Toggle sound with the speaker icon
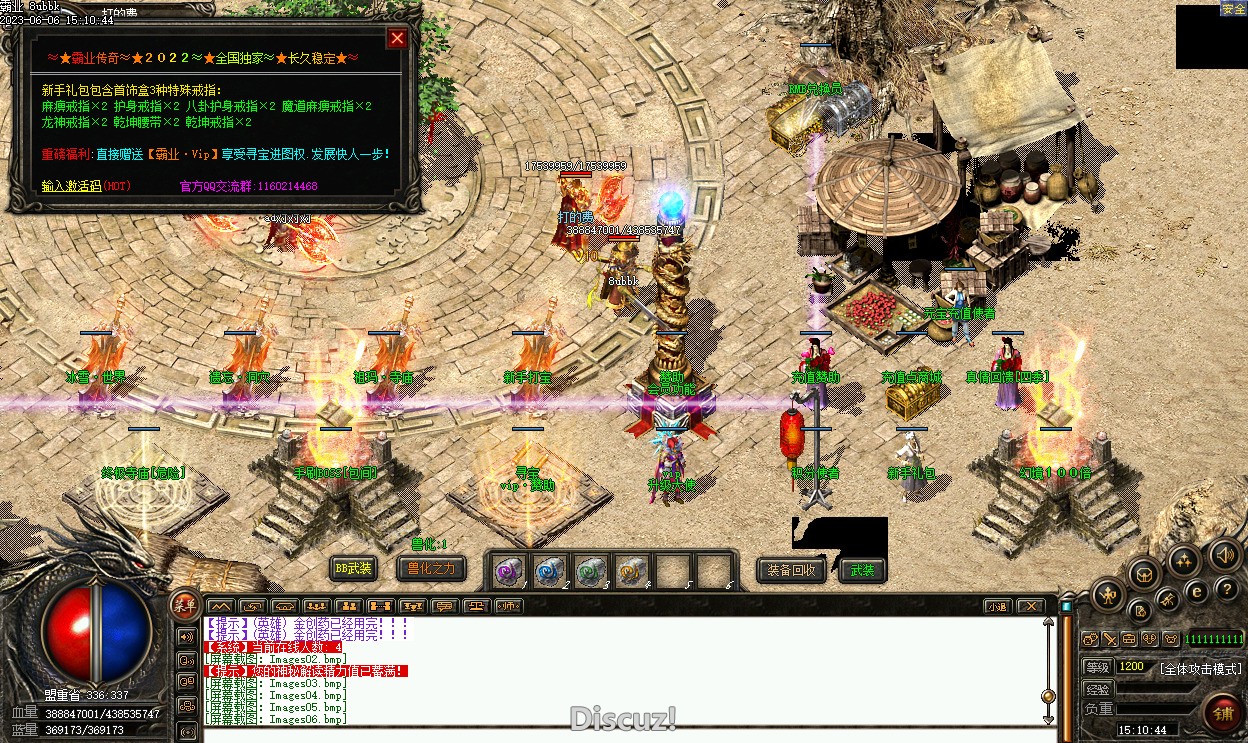 click(x=1225, y=554)
